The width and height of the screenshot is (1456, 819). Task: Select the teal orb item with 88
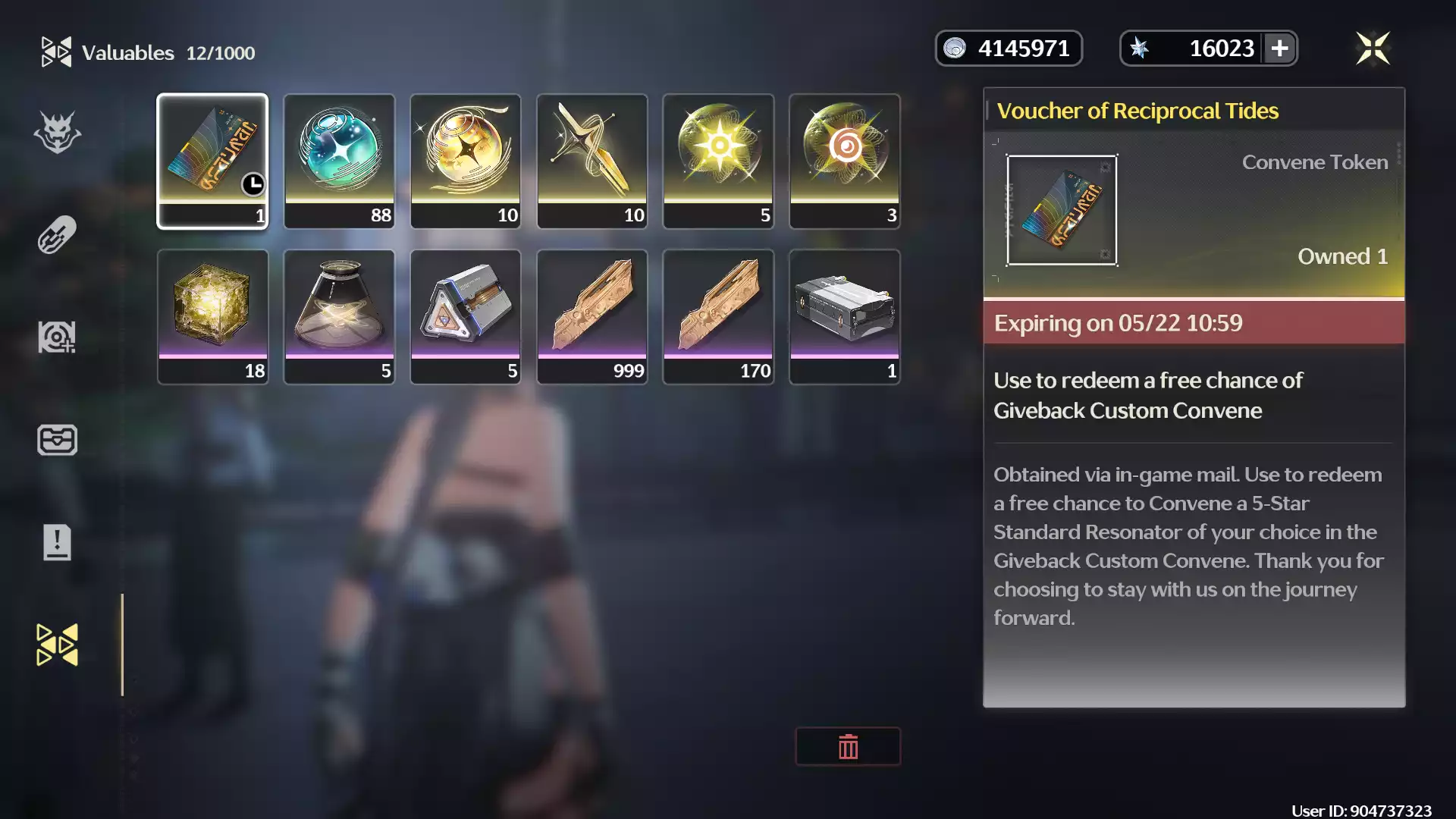click(339, 161)
